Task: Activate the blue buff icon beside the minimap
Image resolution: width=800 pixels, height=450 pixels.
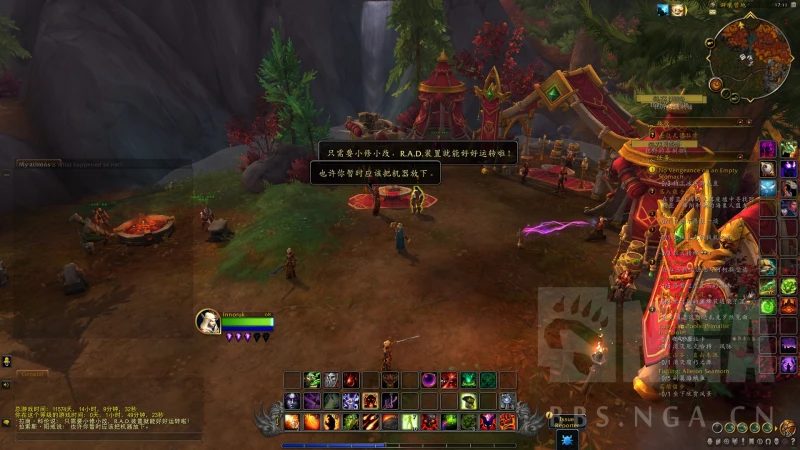Action: coord(663,10)
